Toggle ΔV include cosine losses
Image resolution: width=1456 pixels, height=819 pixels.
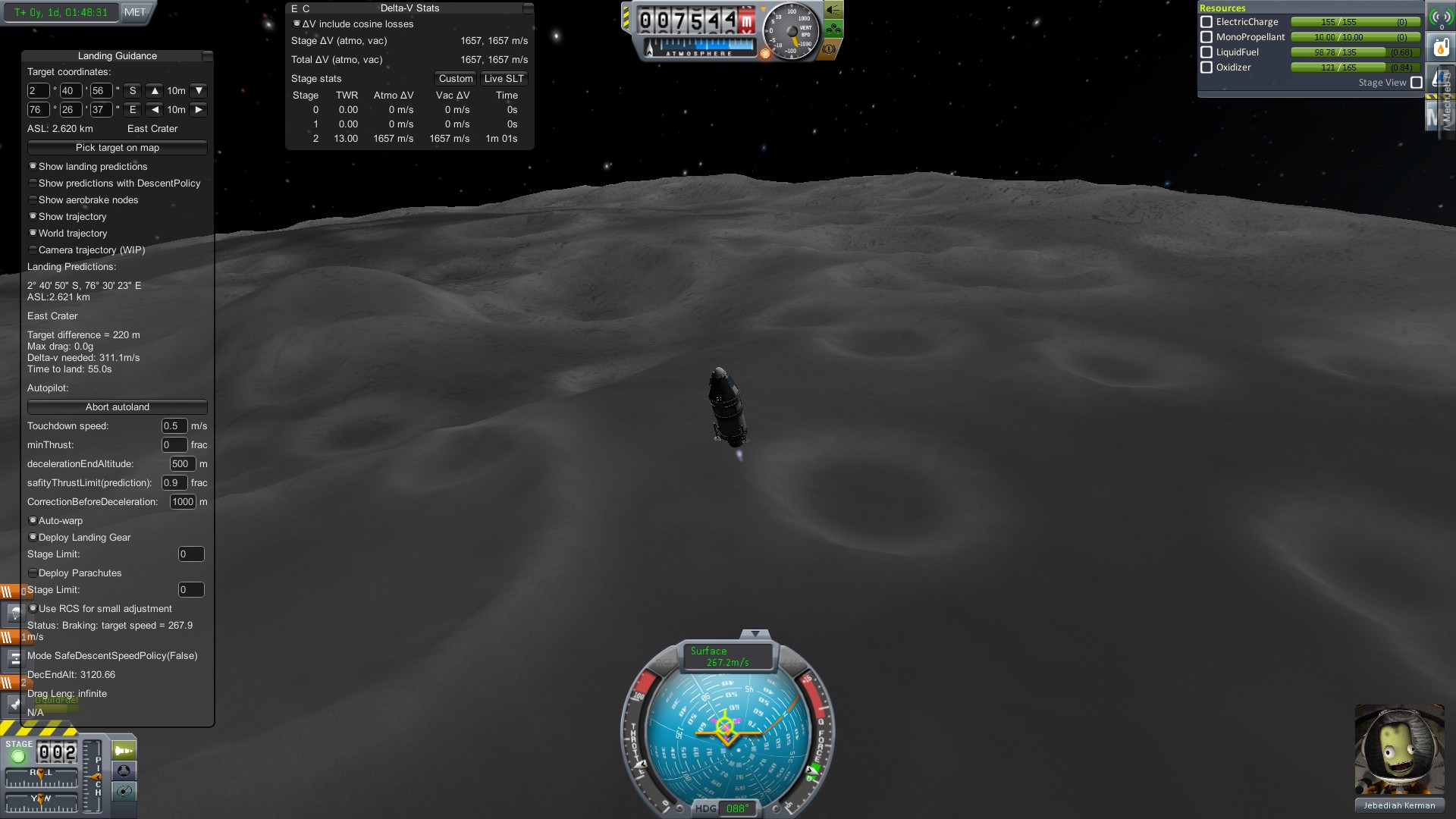297,24
